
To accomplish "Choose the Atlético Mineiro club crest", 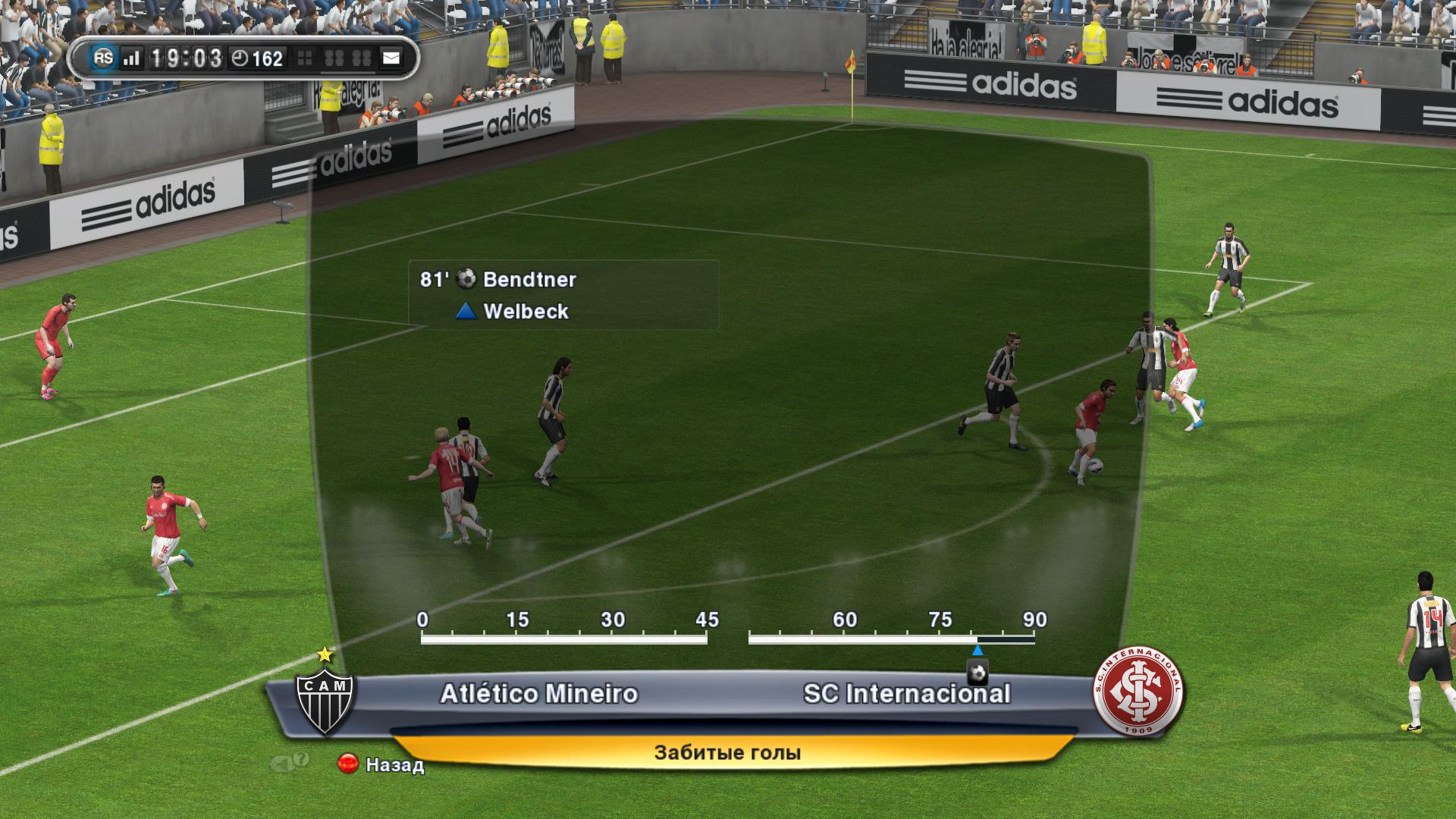I will point(325,698).
